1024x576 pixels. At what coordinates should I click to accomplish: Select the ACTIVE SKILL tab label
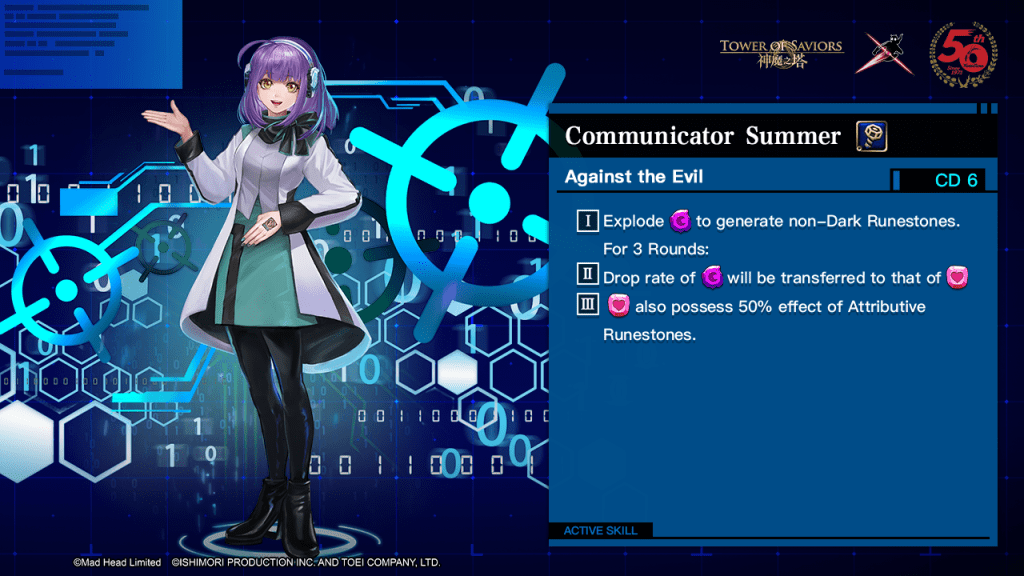[600, 530]
